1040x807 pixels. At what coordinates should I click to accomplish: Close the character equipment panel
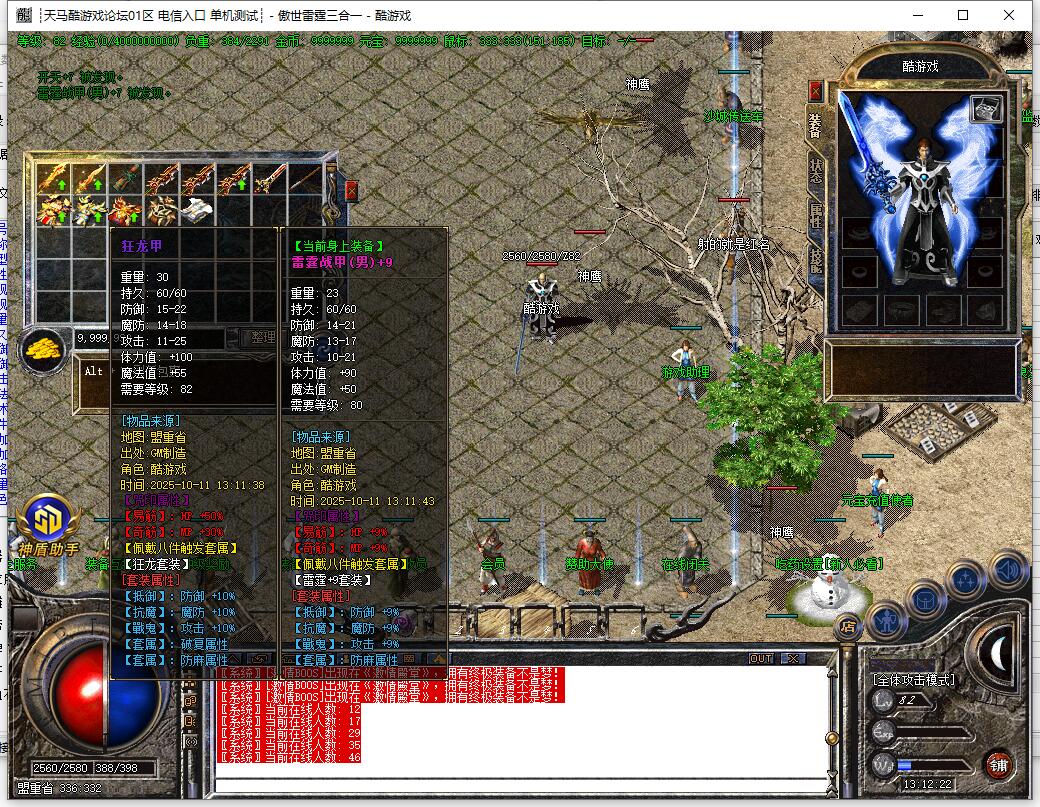[x=815, y=92]
